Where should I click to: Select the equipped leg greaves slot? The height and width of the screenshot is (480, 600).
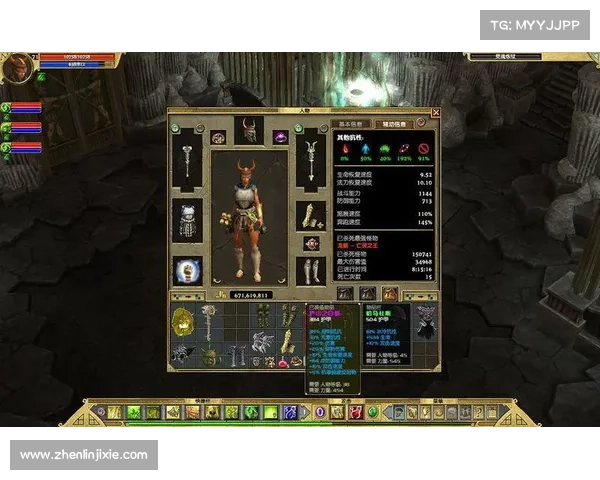coord(311,269)
